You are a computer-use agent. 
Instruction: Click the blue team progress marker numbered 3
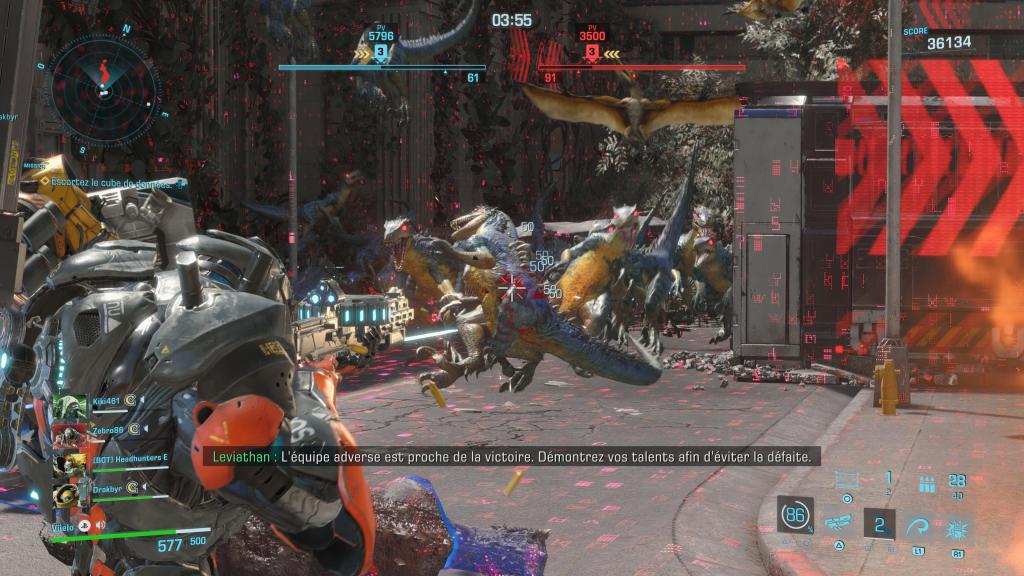[381, 52]
